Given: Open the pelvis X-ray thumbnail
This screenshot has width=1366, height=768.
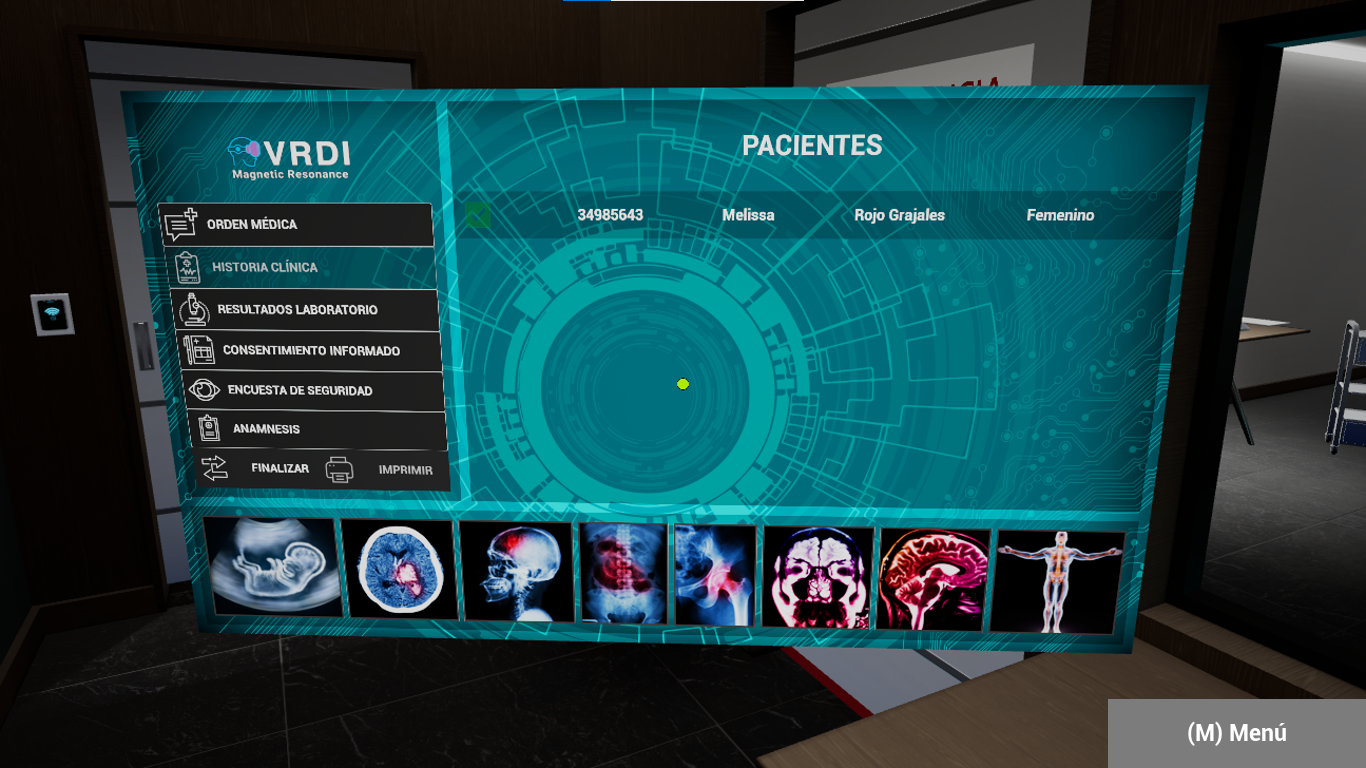Looking at the screenshot, I should click(x=714, y=573).
